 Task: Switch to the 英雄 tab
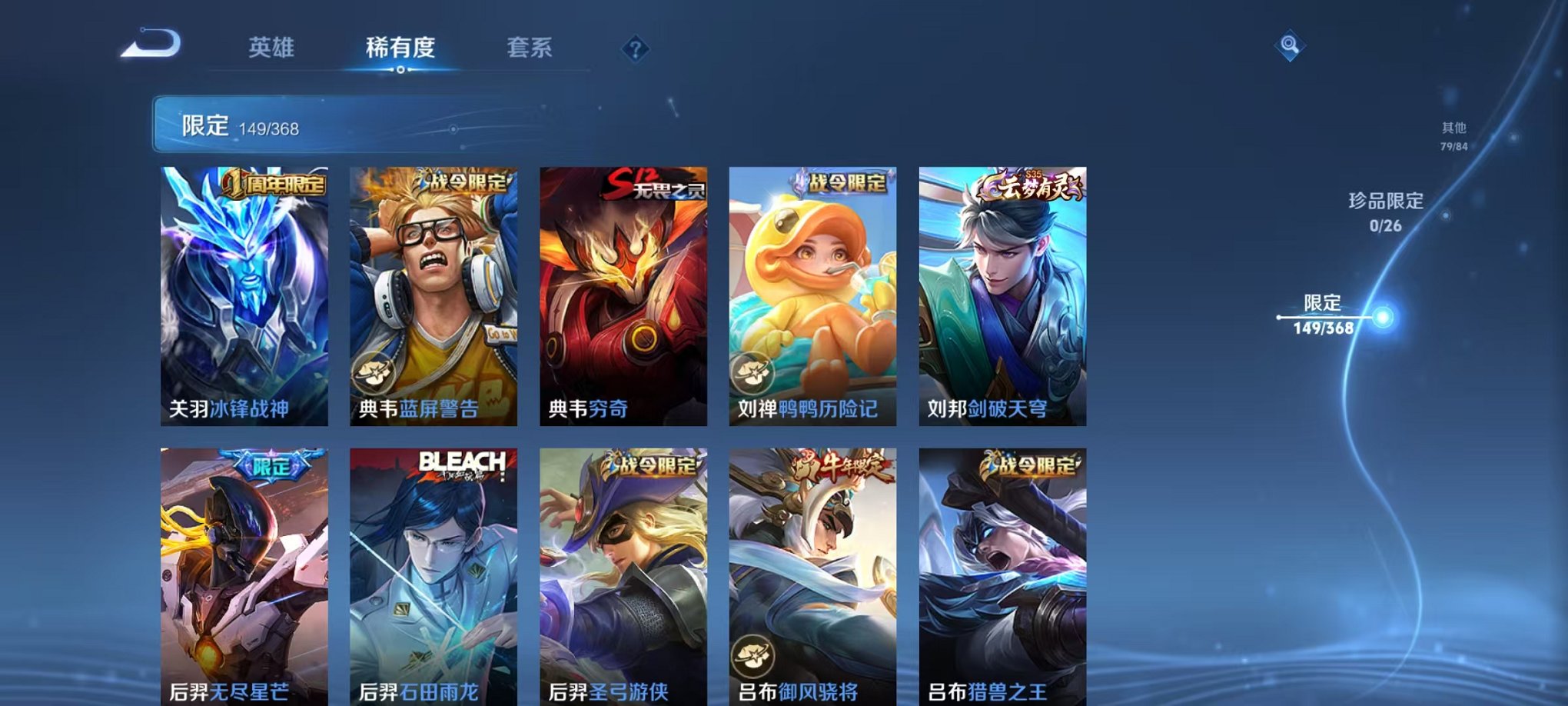pyautogui.click(x=273, y=48)
